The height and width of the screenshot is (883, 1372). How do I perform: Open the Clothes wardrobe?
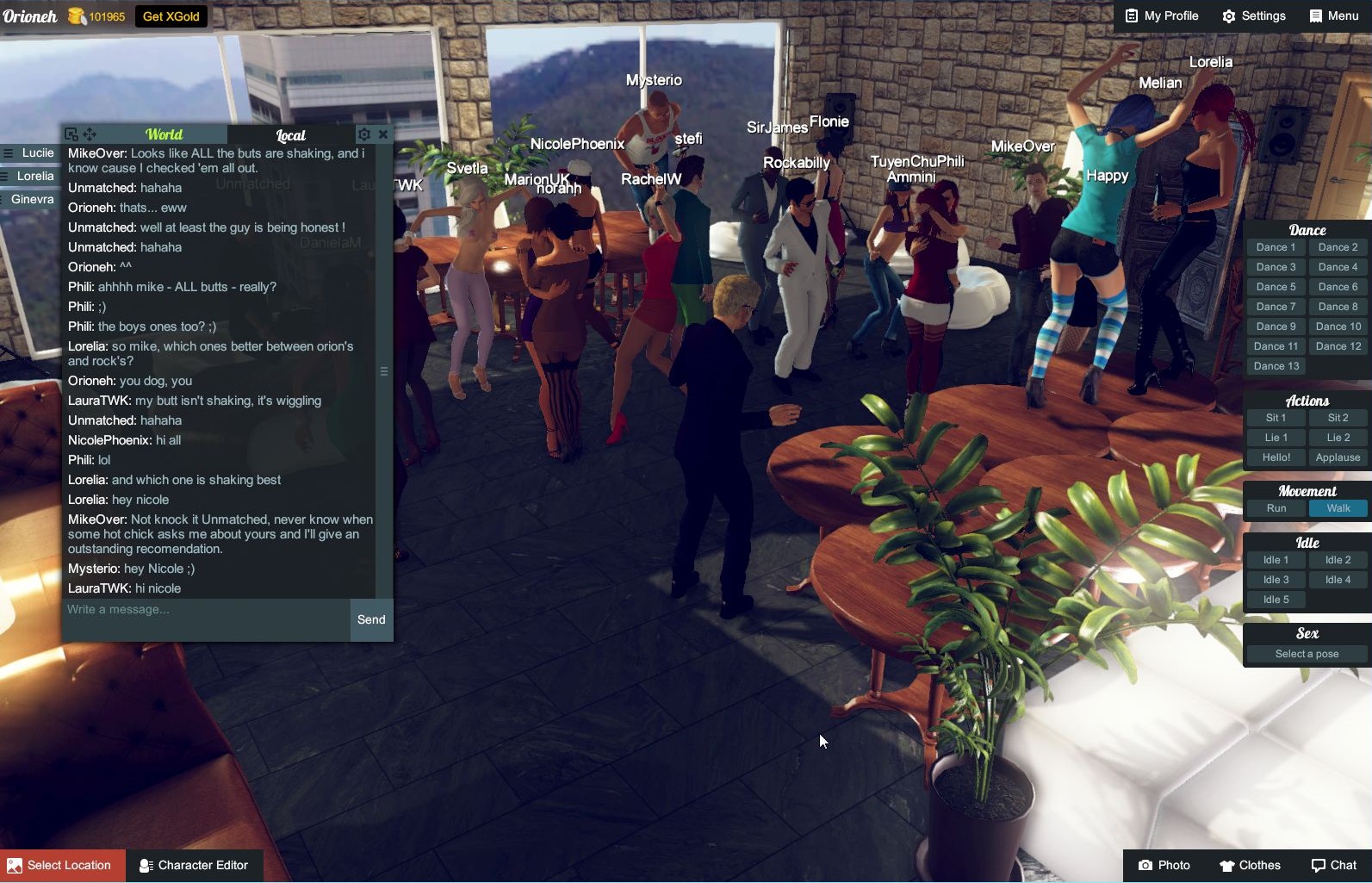click(x=1251, y=865)
